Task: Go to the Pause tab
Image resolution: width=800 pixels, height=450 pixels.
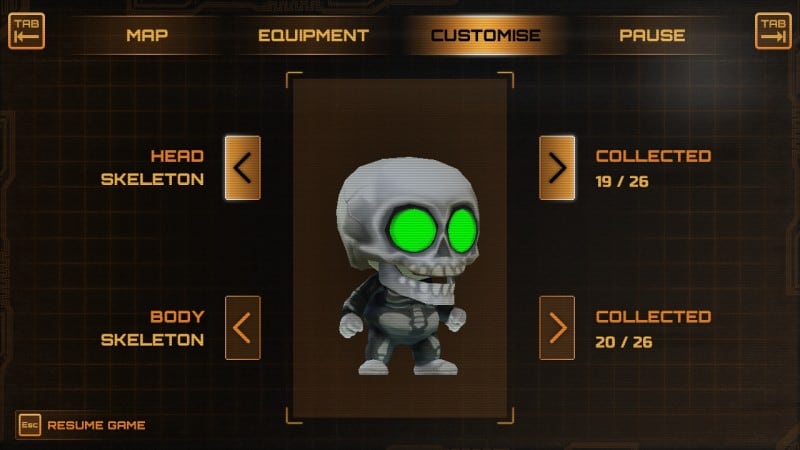Action: coord(652,35)
